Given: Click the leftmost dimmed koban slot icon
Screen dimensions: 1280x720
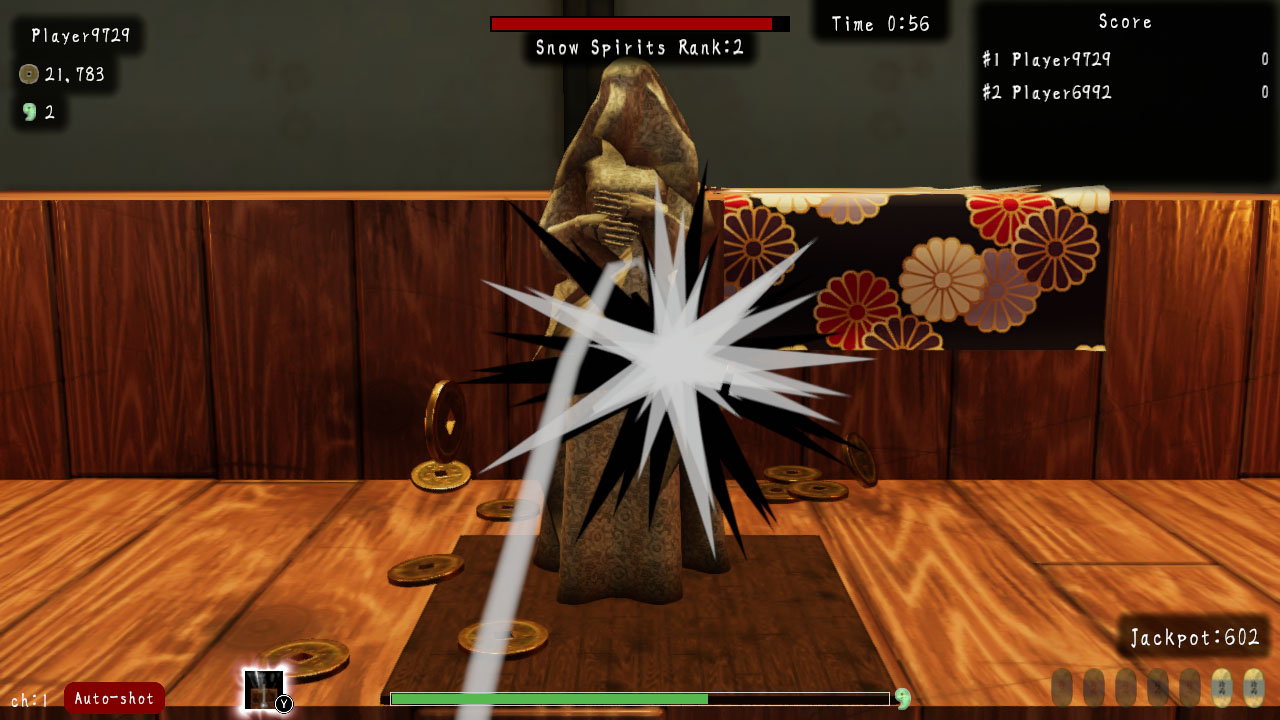Looking at the screenshot, I should [1063, 687].
